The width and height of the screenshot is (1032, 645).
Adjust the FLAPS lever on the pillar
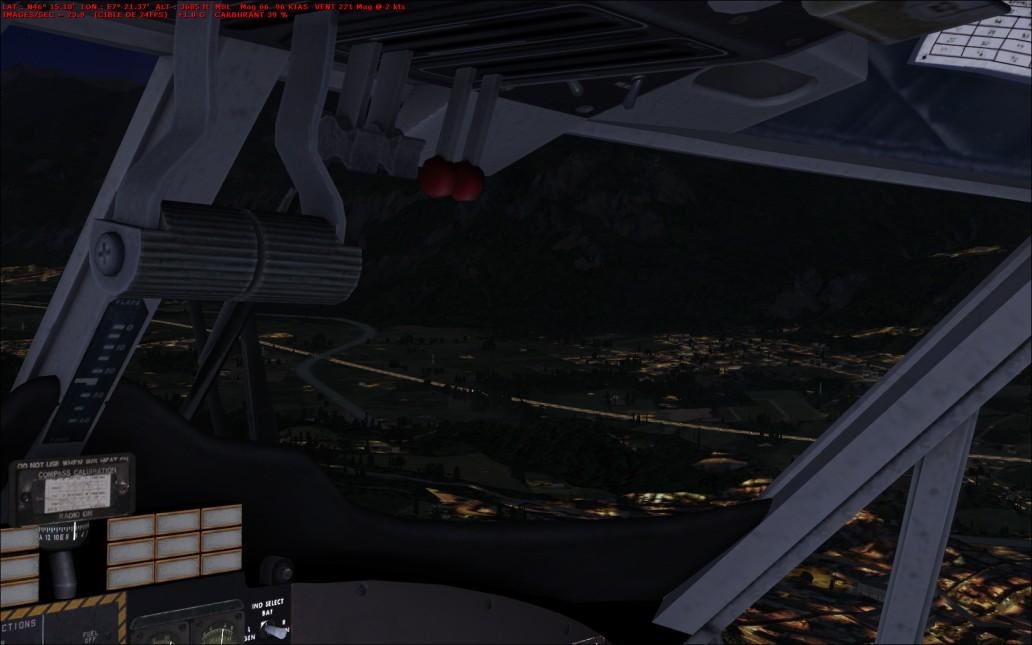108,360
